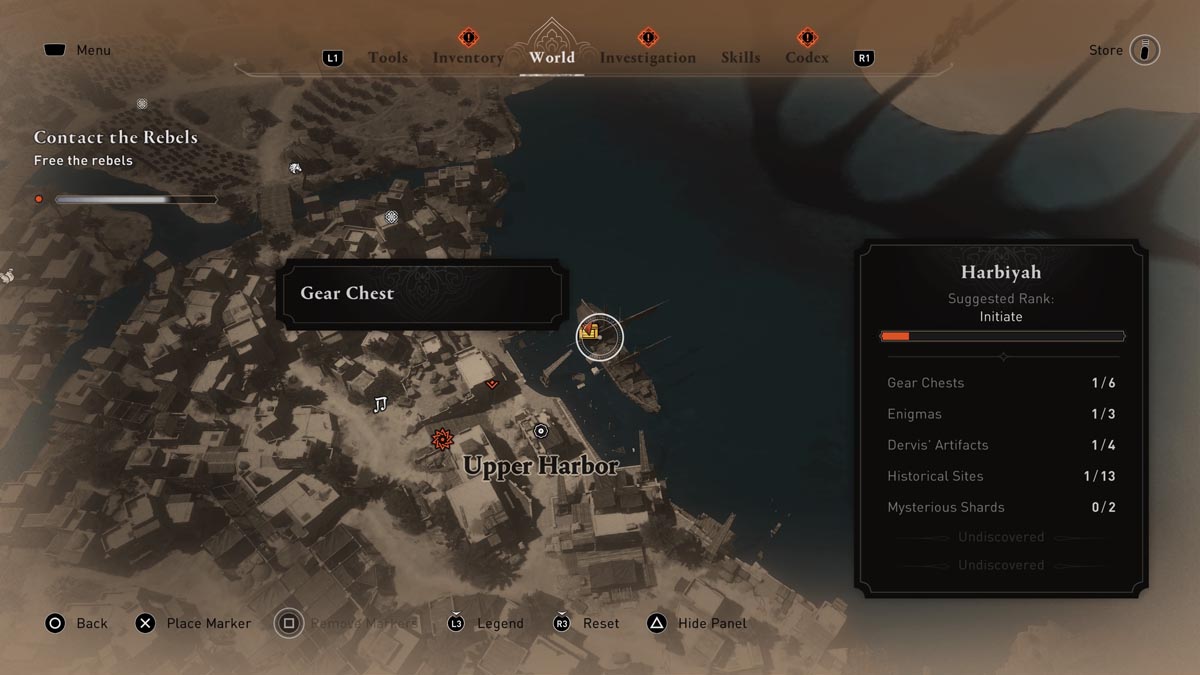Reset the map view

(x=587, y=623)
